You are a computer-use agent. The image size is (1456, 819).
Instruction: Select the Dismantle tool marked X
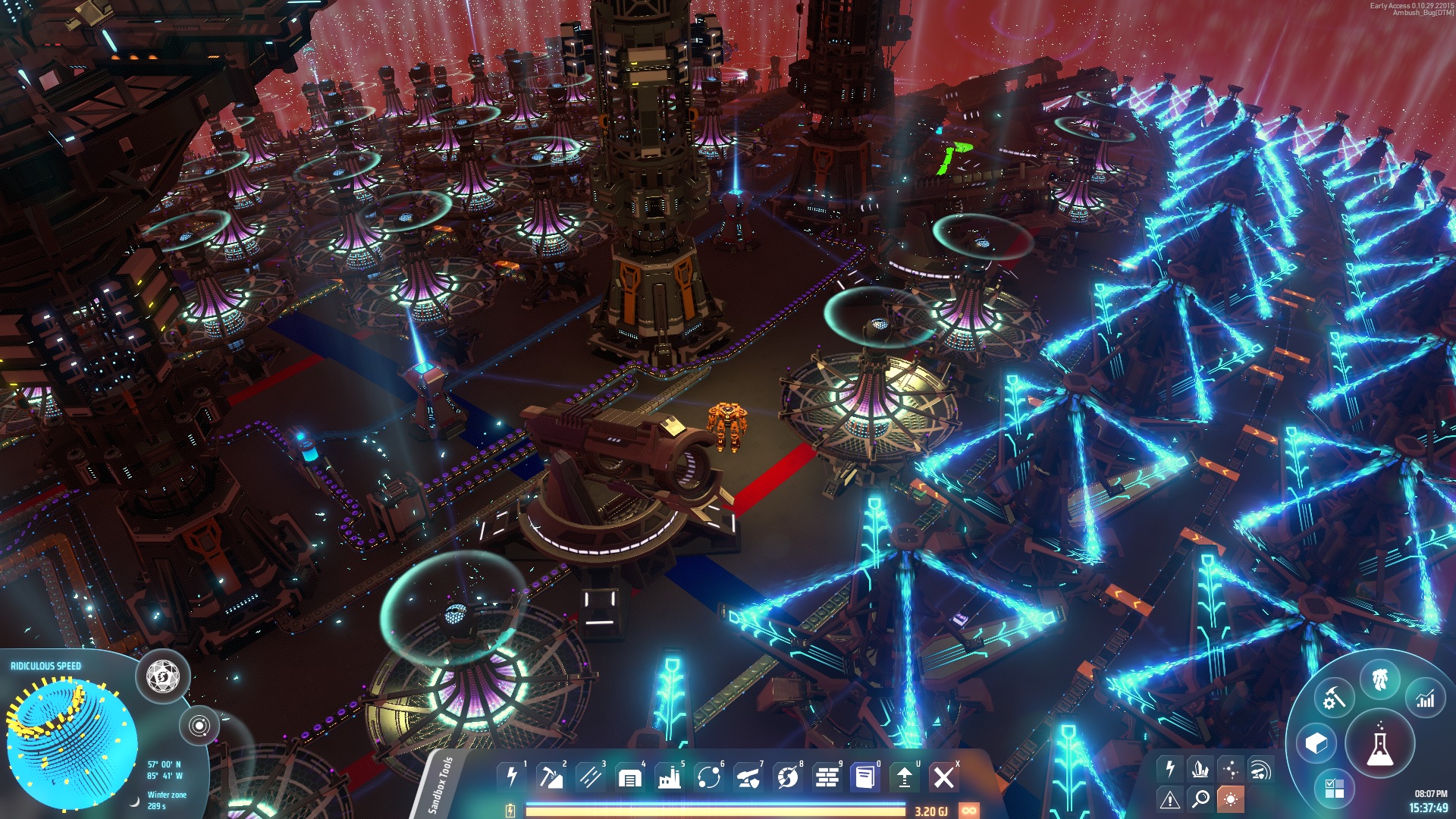[944, 777]
